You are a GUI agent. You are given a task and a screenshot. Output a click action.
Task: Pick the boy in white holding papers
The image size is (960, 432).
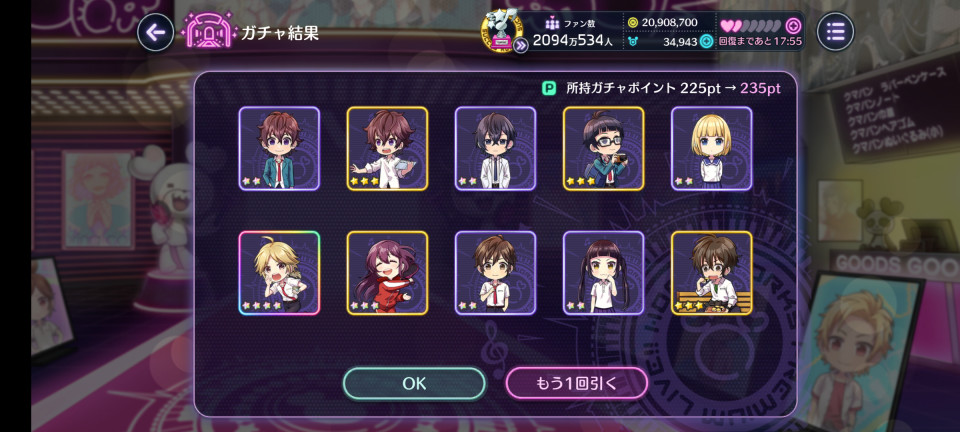[387, 148]
